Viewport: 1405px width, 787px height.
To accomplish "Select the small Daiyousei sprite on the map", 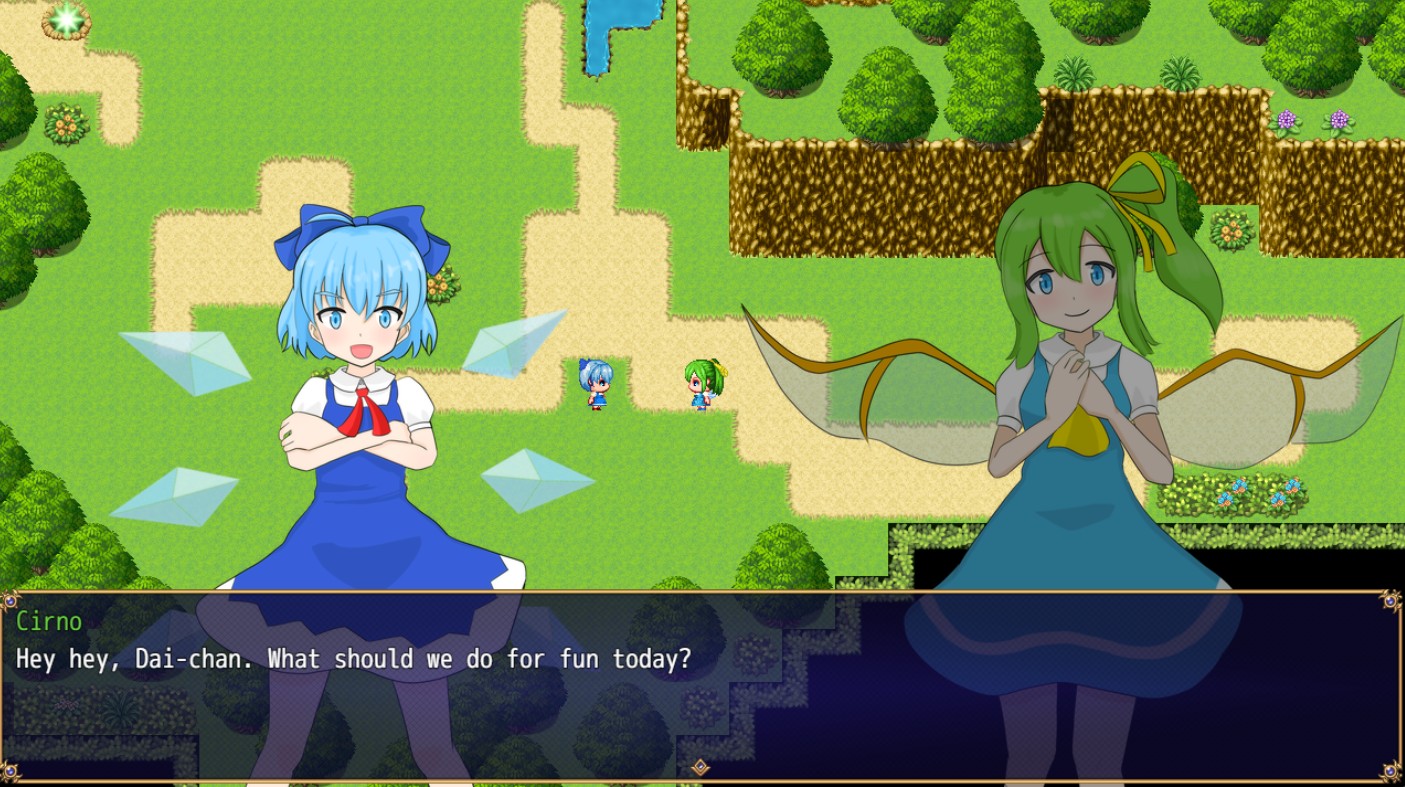I will pyautogui.click(x=703, y=384).
